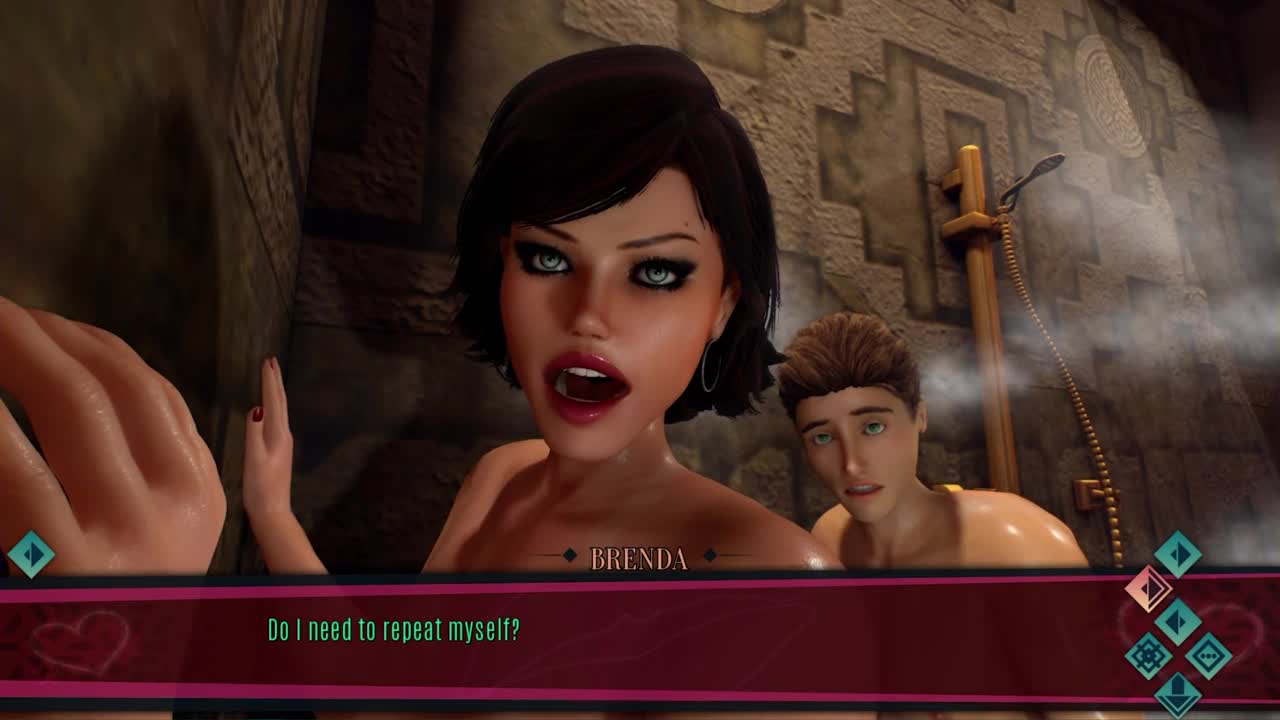Advance dialogue by clicking Brenda's text line
The image size is (1280, 720).
[393, 631]
